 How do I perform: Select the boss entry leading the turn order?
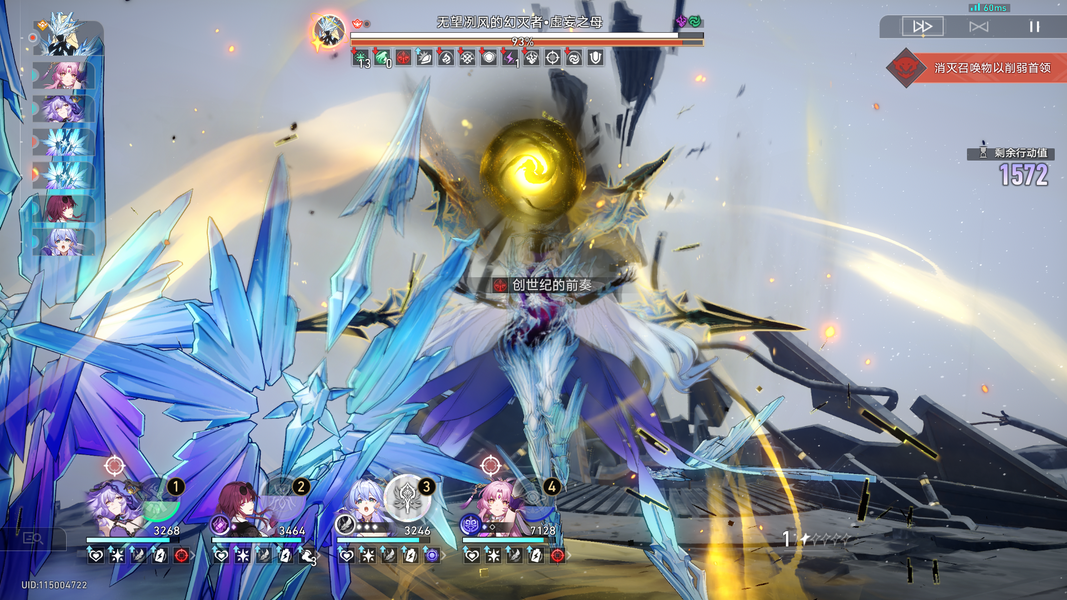(x=66, y=40)
